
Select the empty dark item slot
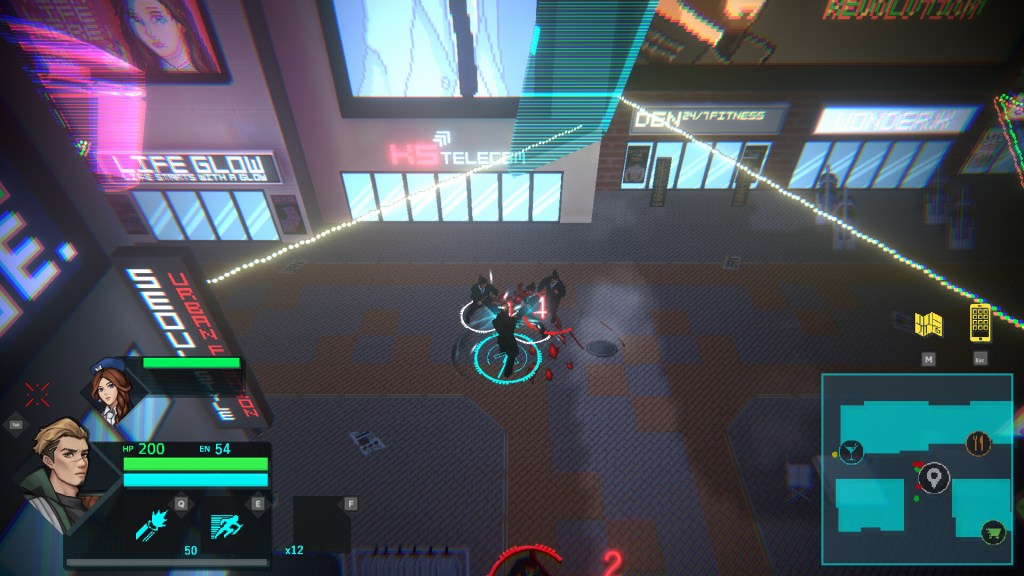[321, 524]
